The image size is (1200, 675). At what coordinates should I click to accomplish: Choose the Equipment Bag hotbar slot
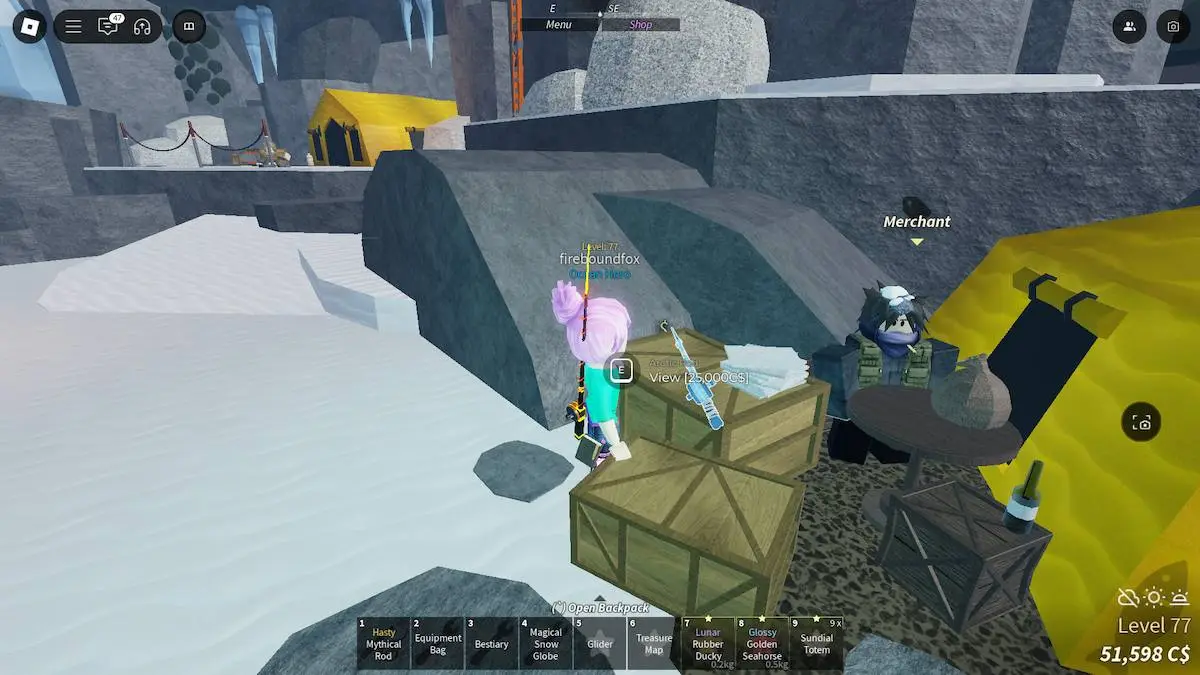coord(438,643)
